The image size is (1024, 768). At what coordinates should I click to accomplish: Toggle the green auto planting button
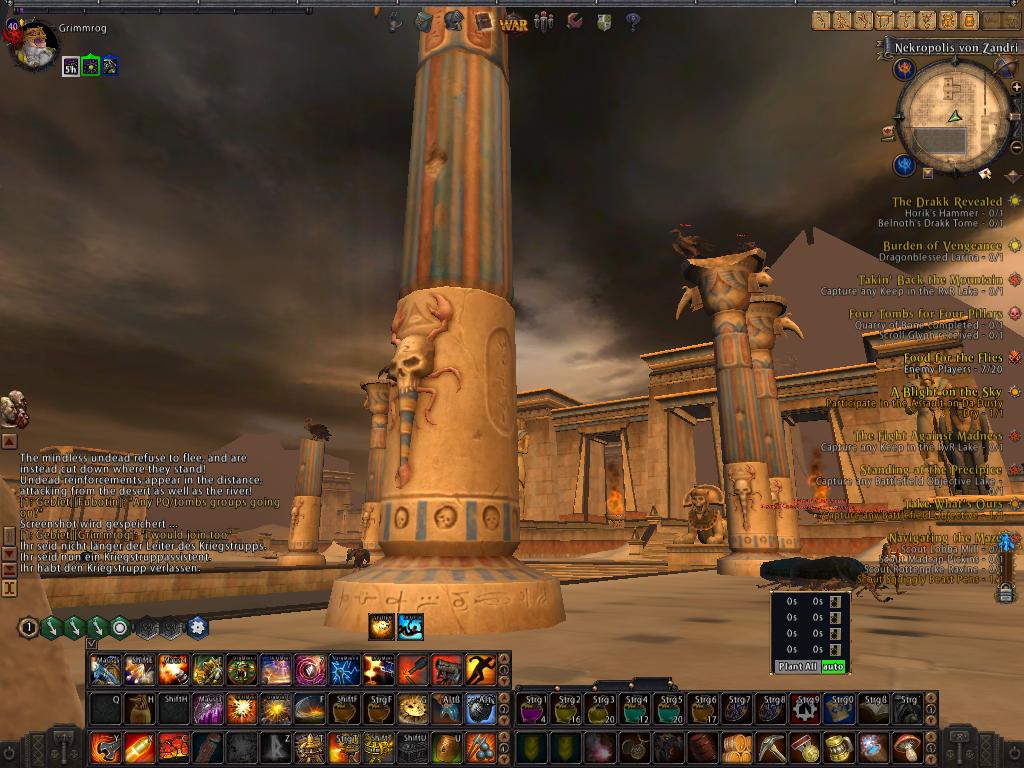coord(834,666)
